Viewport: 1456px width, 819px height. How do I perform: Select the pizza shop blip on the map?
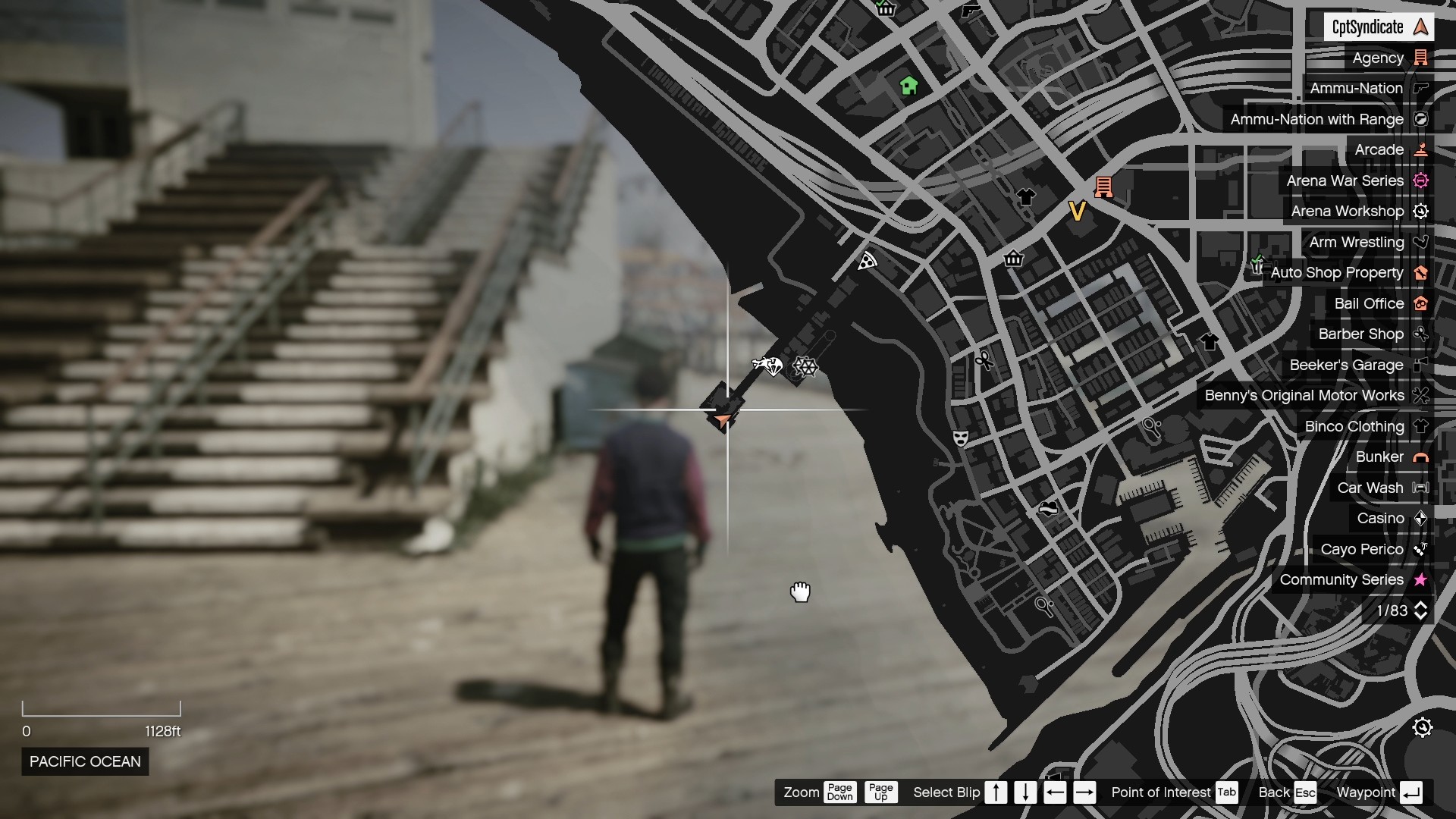(867, 260)
